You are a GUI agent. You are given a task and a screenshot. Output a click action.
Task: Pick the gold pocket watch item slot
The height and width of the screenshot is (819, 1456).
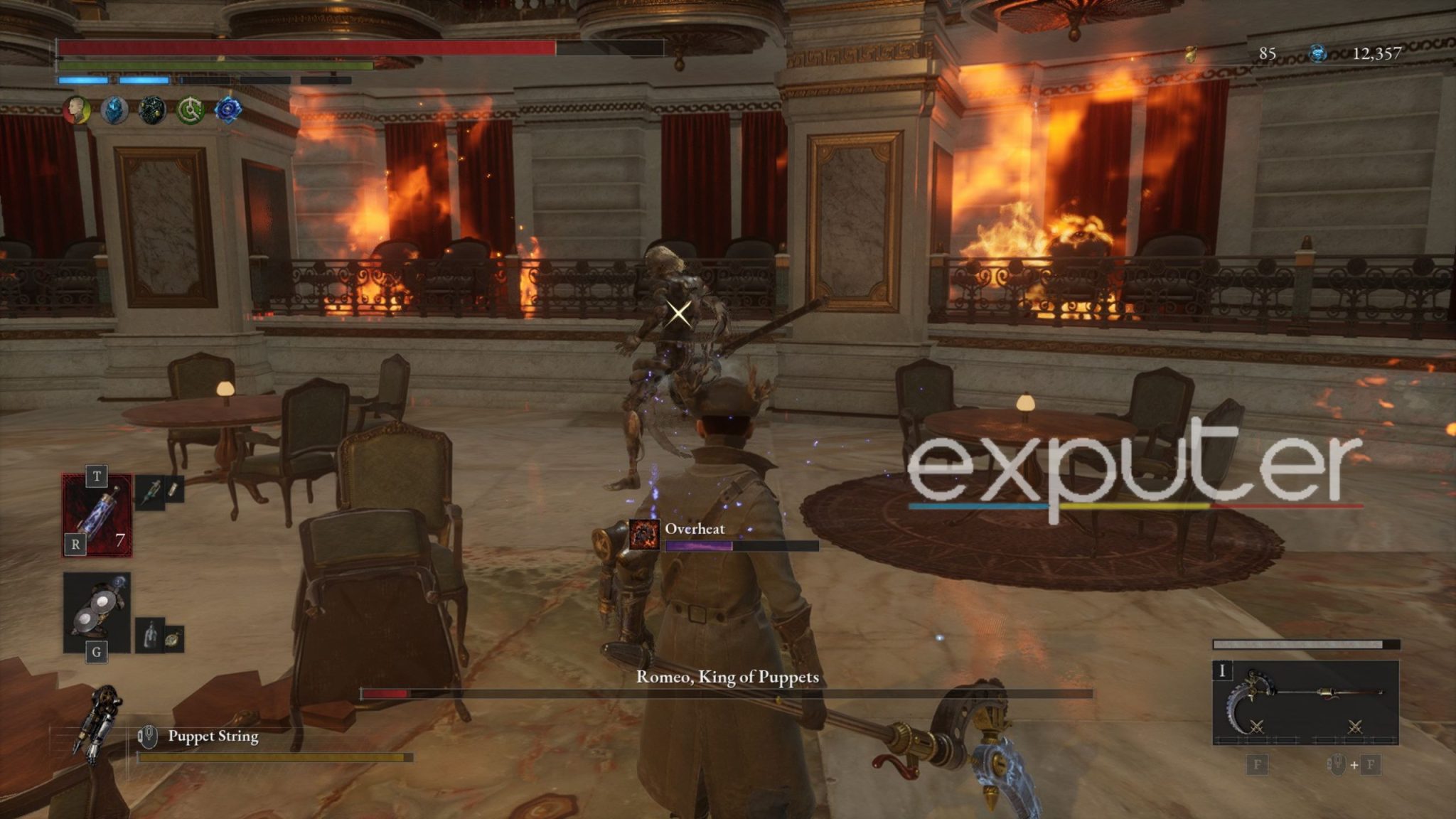point(173,639)
